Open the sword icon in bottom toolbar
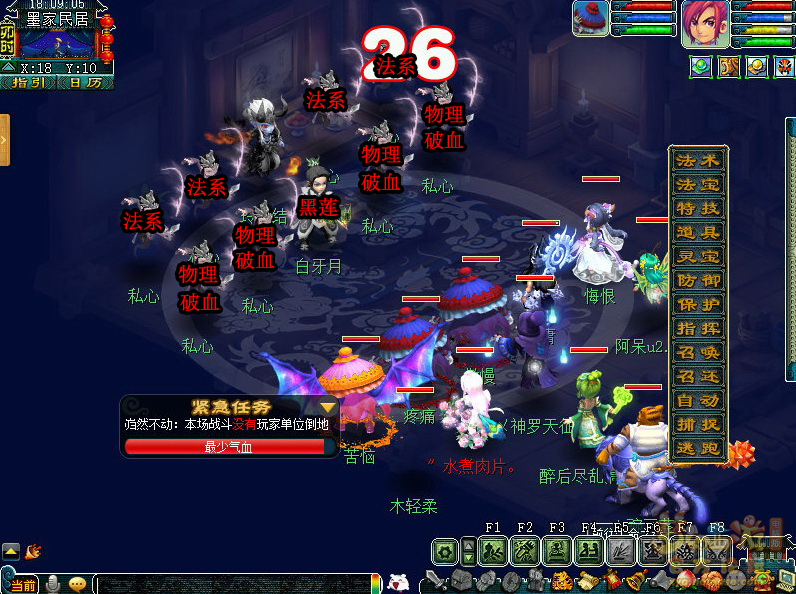Screen dimensions: 796x594 coord(435,580)
